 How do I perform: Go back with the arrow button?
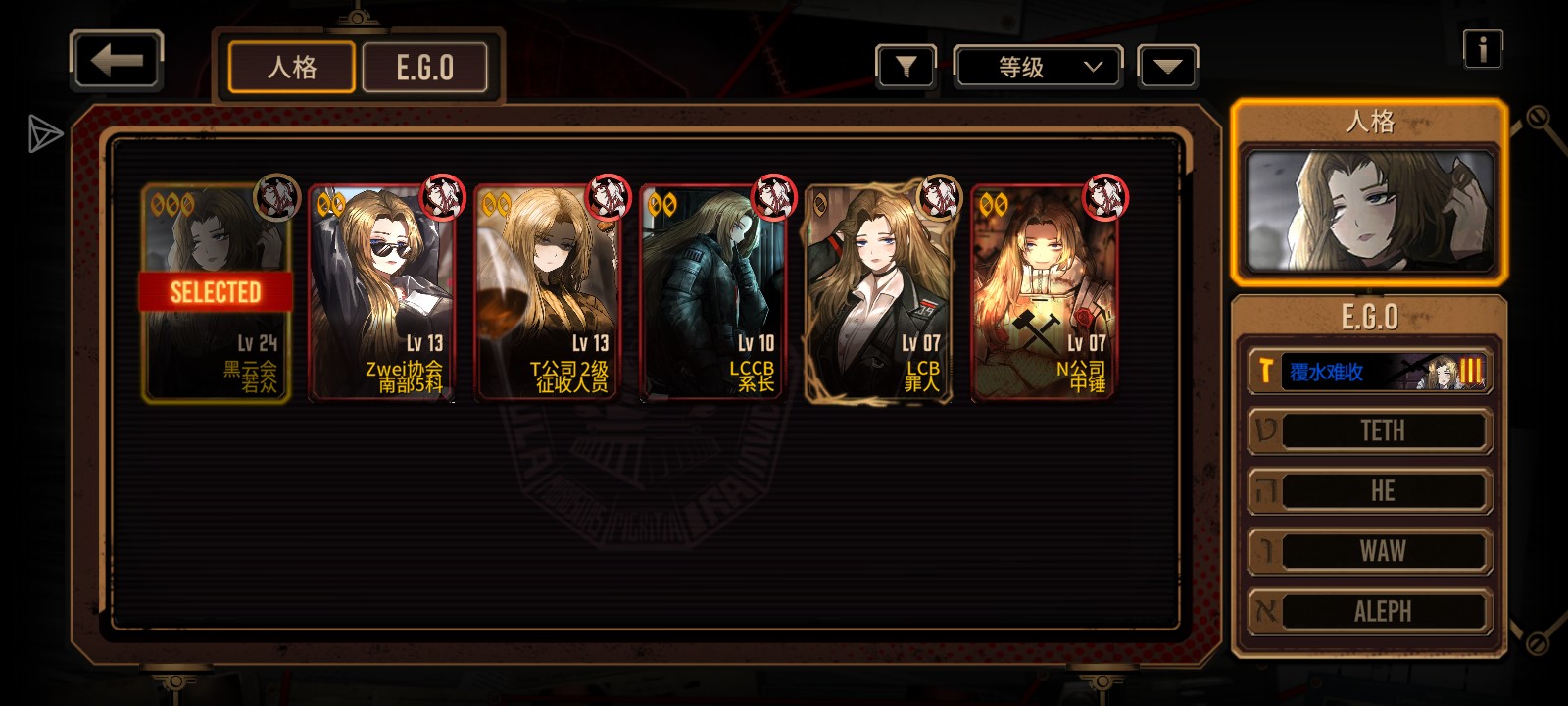tap(116, 61)
